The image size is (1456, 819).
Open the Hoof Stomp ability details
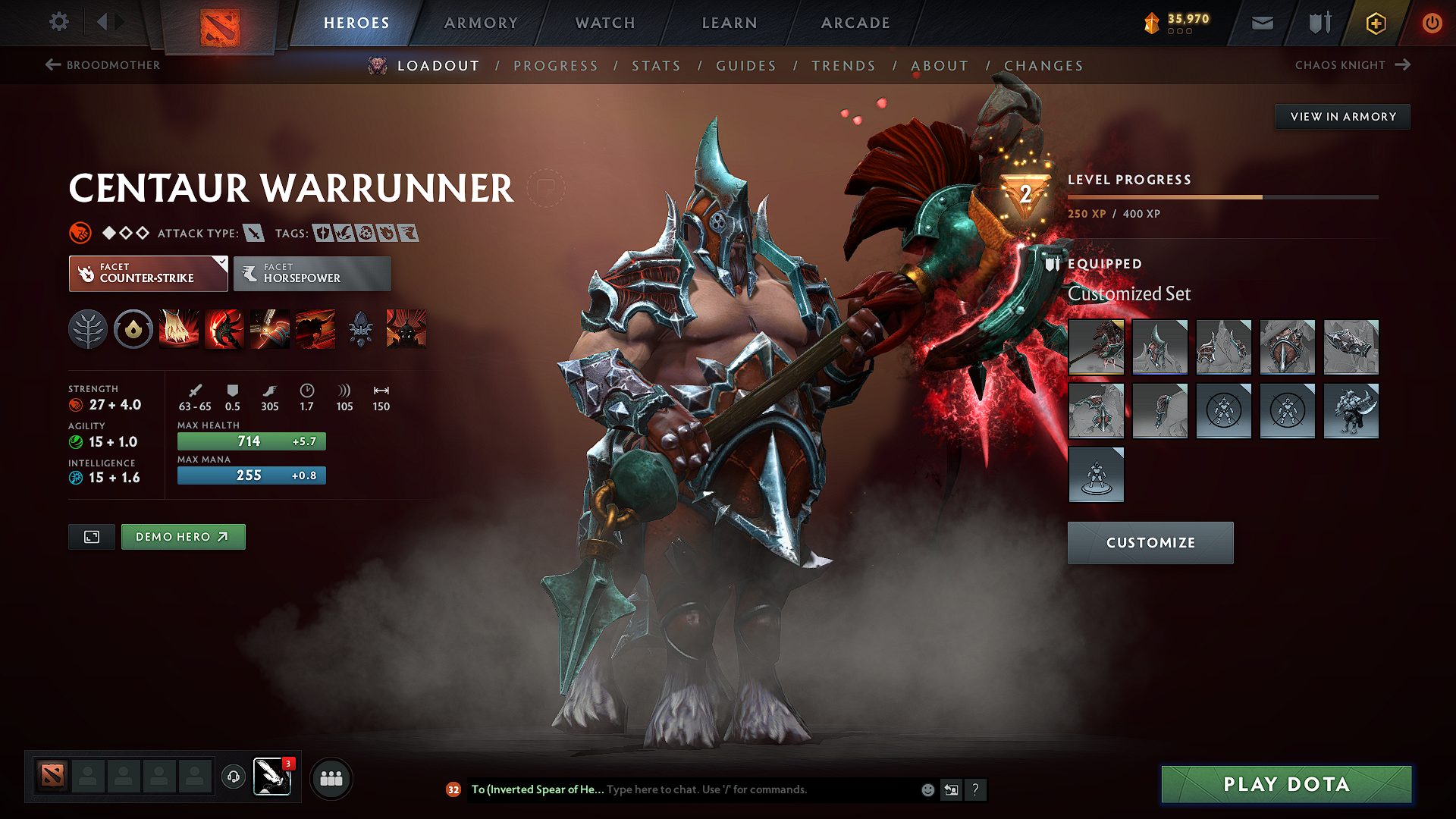[179, 329]
